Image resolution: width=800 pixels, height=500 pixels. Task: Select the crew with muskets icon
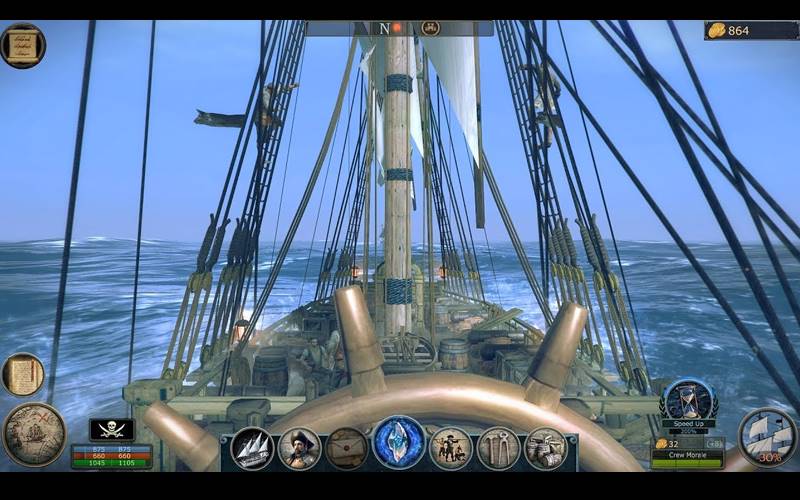tap(450, 448)
